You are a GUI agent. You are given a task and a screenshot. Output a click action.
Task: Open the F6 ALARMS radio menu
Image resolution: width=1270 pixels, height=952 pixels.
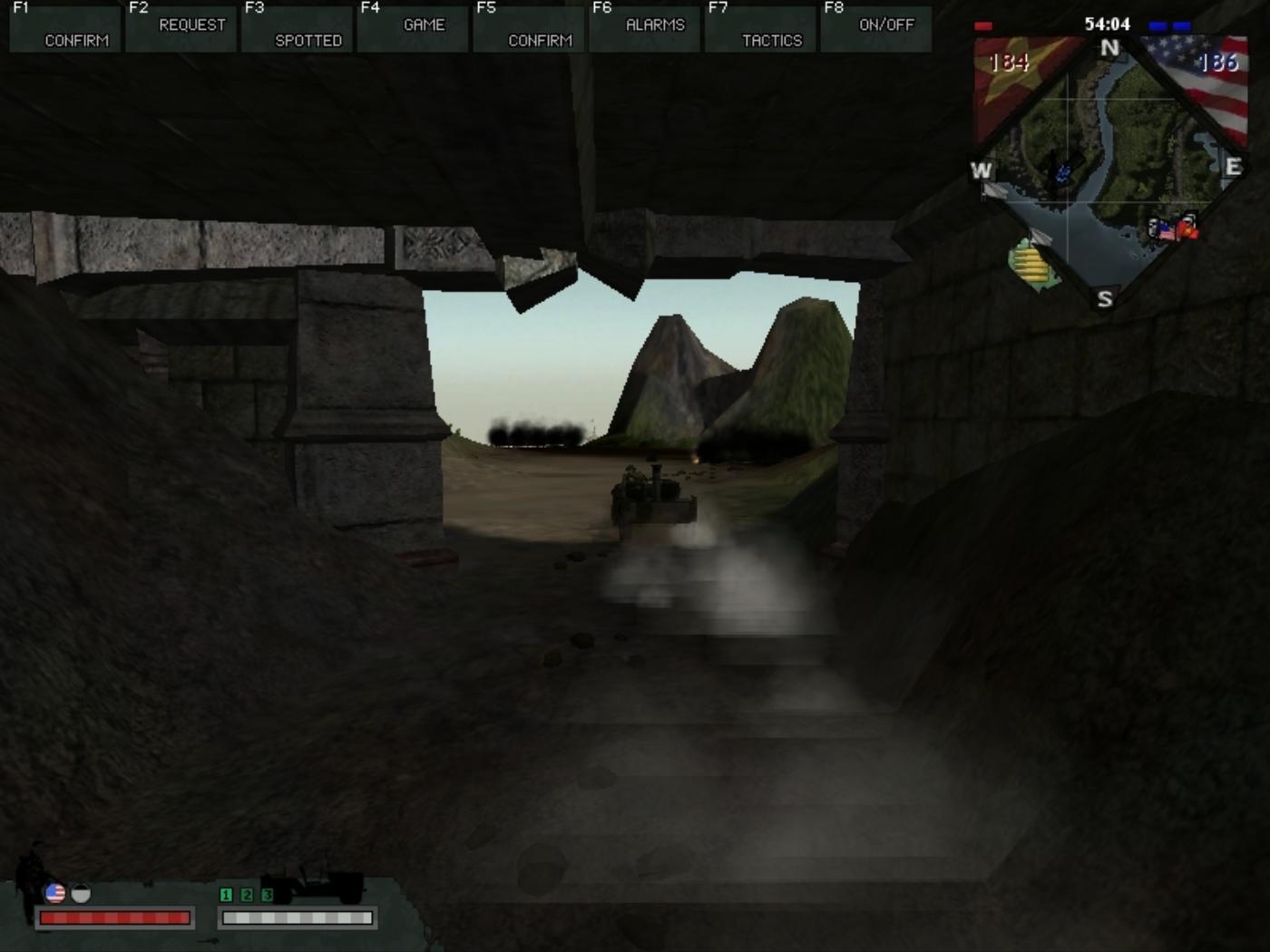pos(645,27)
